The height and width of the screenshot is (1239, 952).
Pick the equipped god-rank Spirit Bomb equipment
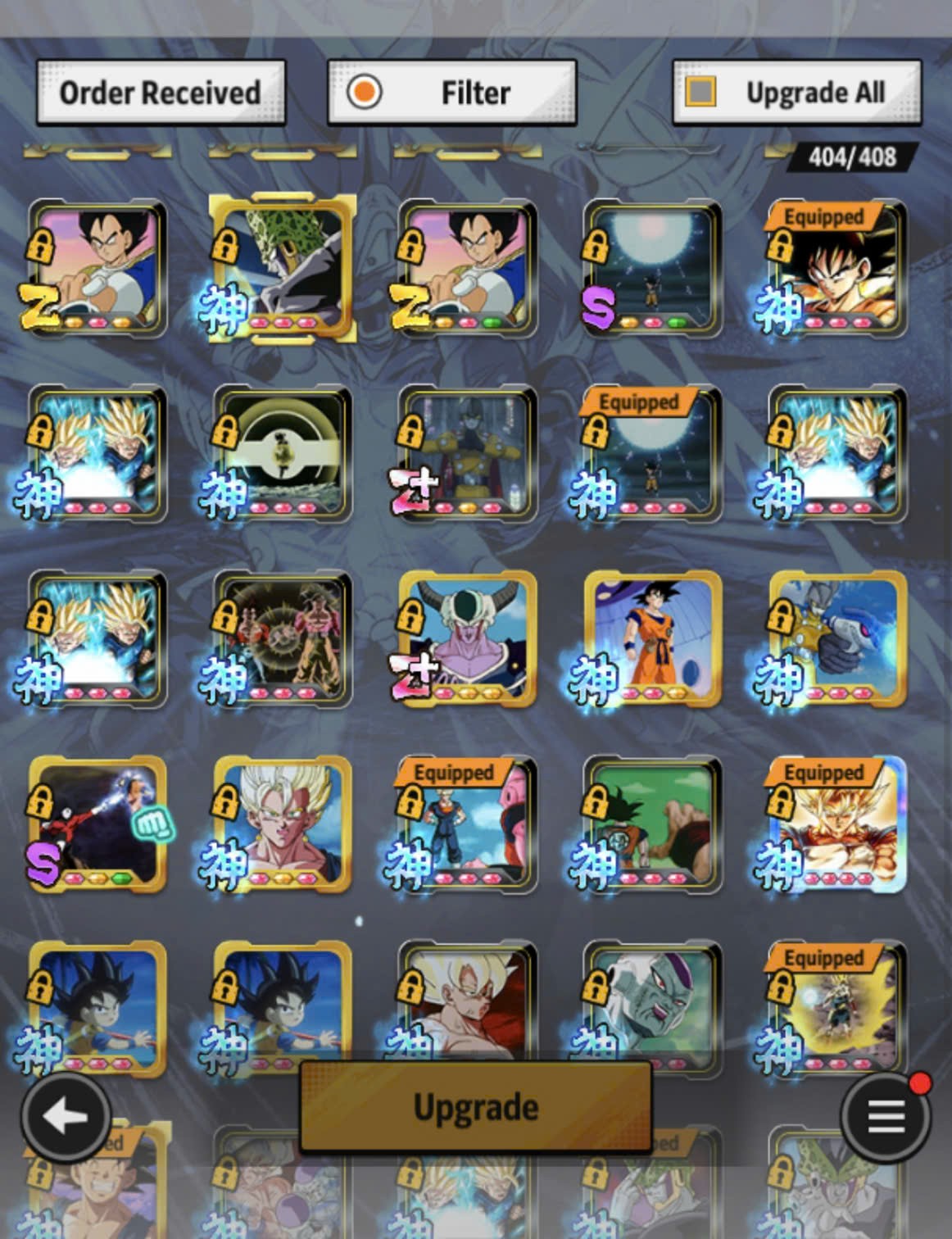pyautogui.click(x=652, y=454)
